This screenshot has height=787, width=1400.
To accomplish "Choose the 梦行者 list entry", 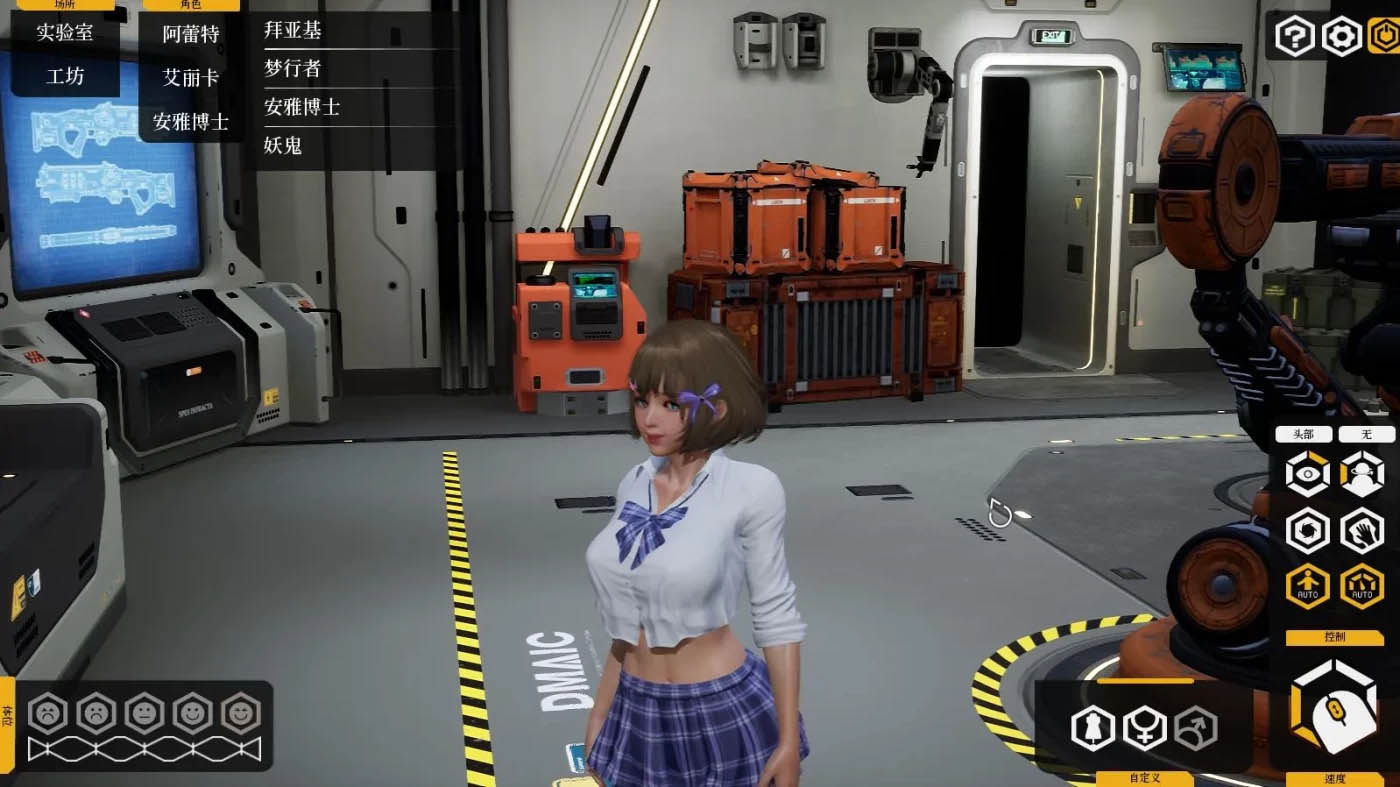I will (x=293, y=68).
